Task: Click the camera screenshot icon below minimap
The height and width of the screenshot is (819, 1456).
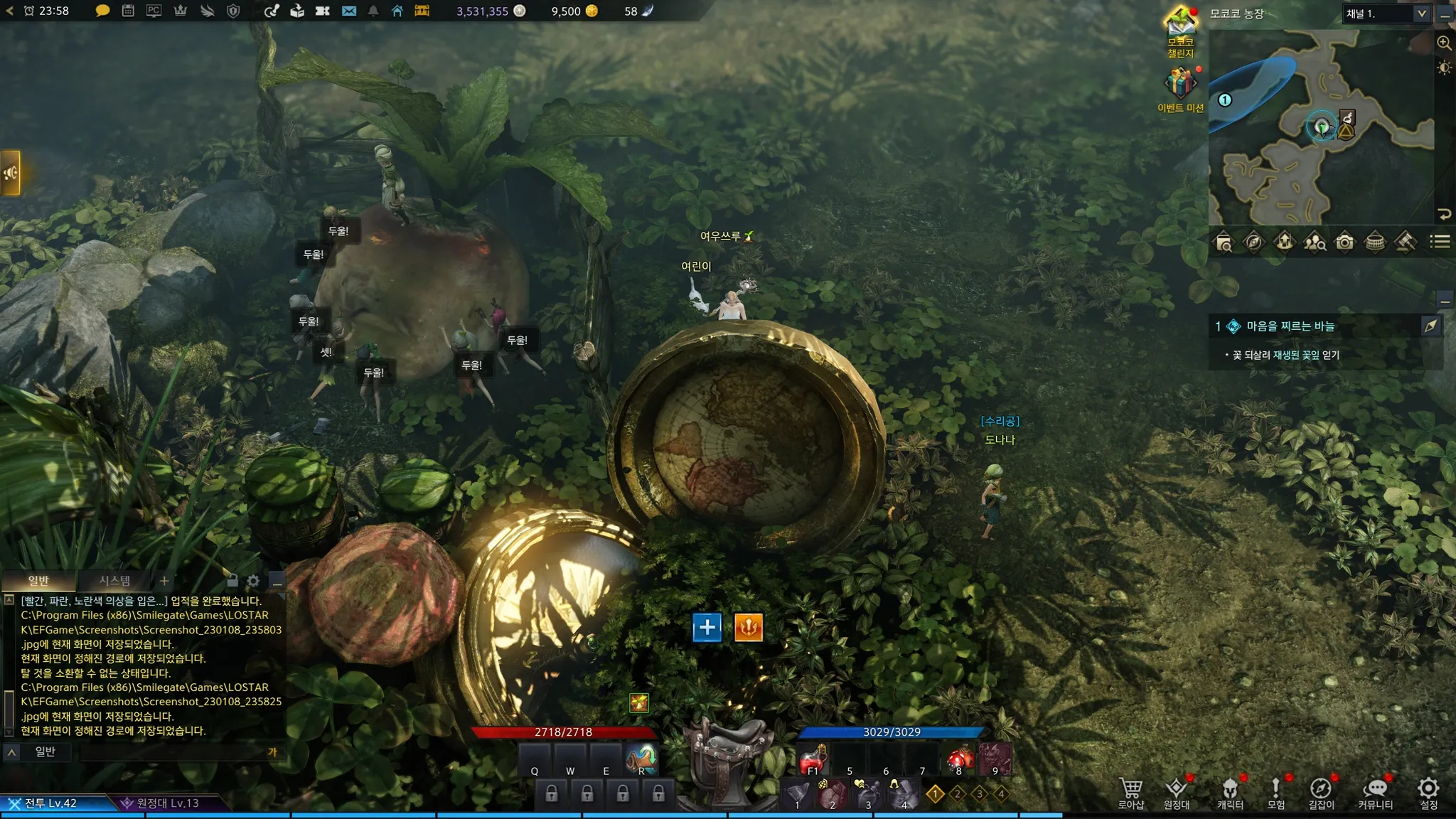Action: click(x=1344, y=242)
